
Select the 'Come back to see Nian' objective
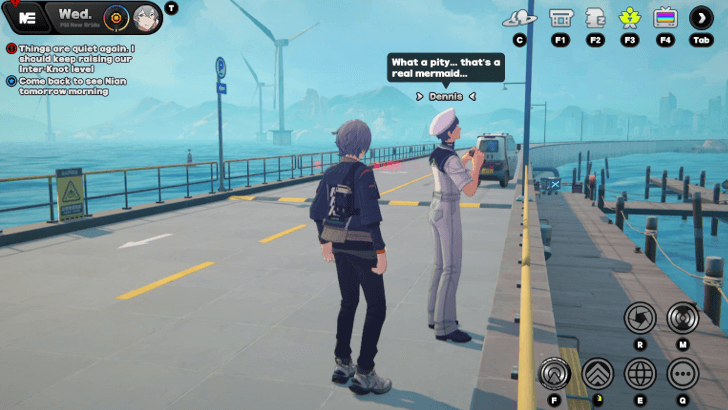[x=70, y=85]
